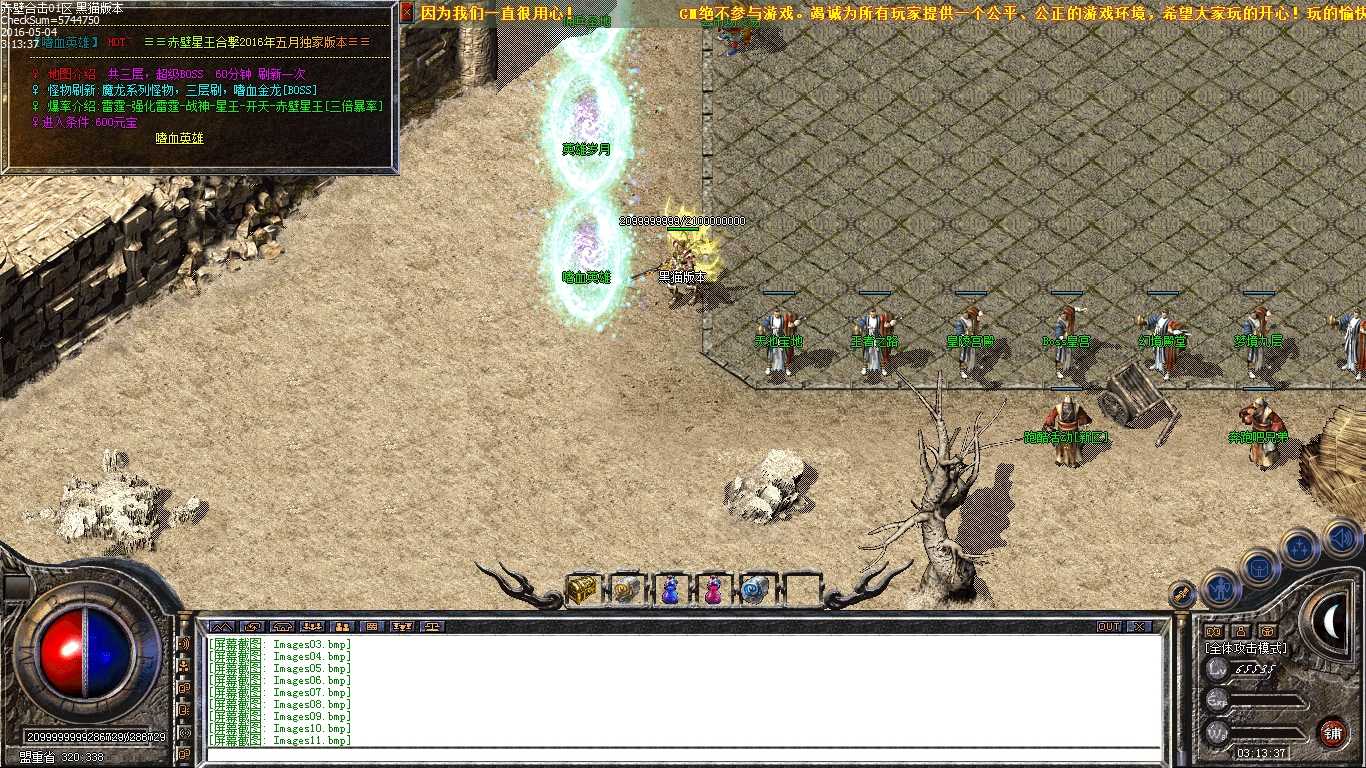
Task: Click the gold treasure chest in the belt slot
Action: (586, 589)
